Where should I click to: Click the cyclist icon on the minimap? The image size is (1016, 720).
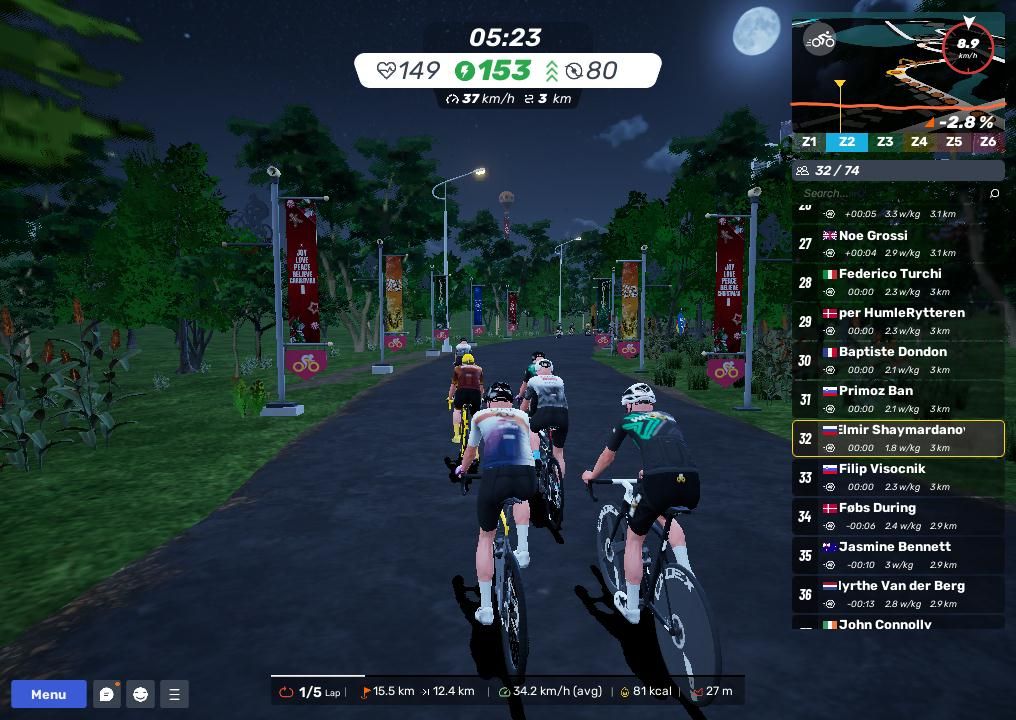click(x=821, y=41)
